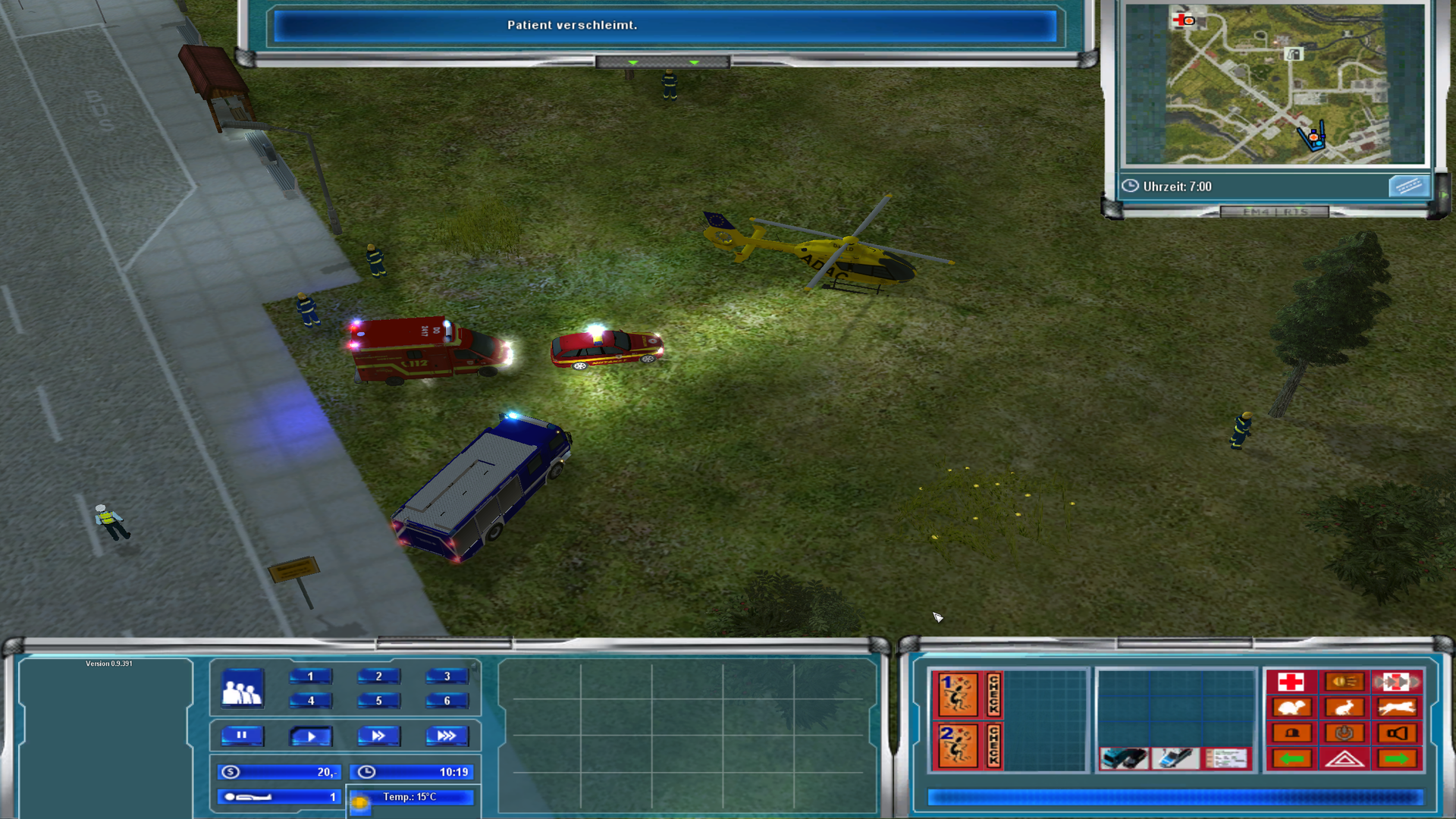Toggle the road view button under minimap

(x=1408, y=186)
